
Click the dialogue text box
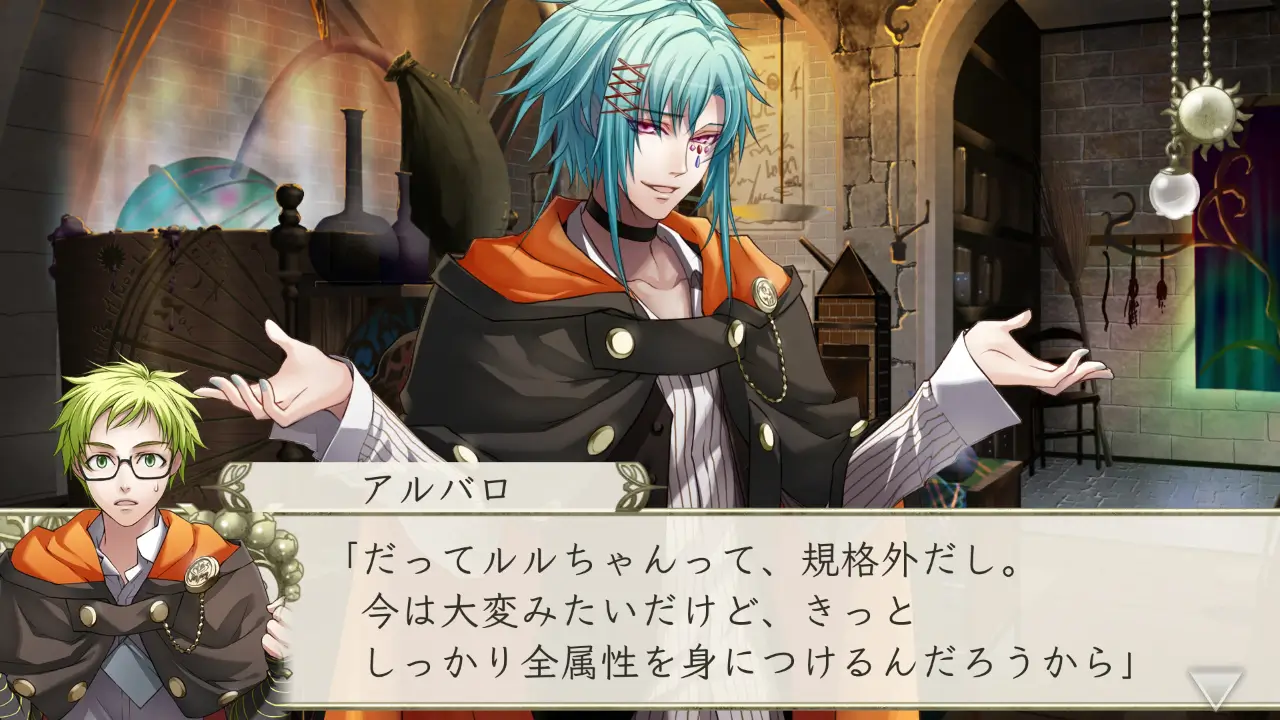tap(700, 600)
